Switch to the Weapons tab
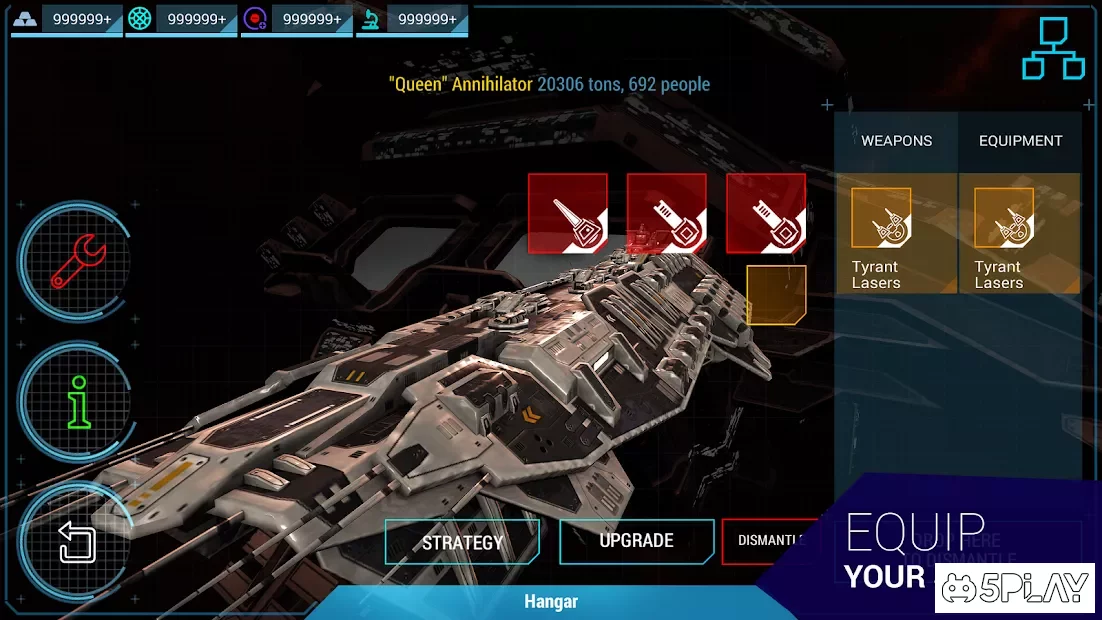Viewport: 1102px width, 620px height. pos(896,141)
